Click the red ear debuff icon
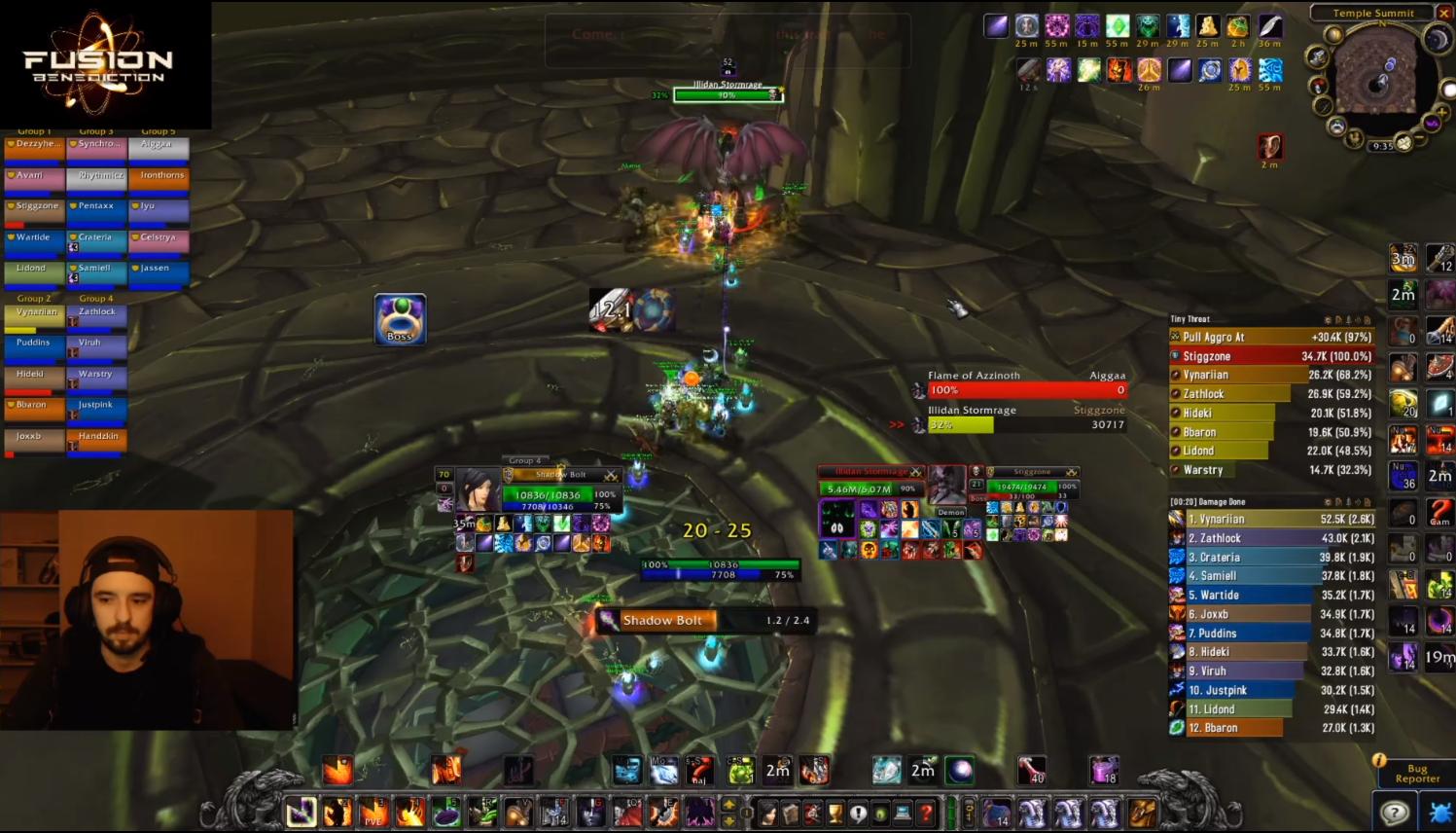Screen dimensions: 1456x833 [x=1270, y=146]
